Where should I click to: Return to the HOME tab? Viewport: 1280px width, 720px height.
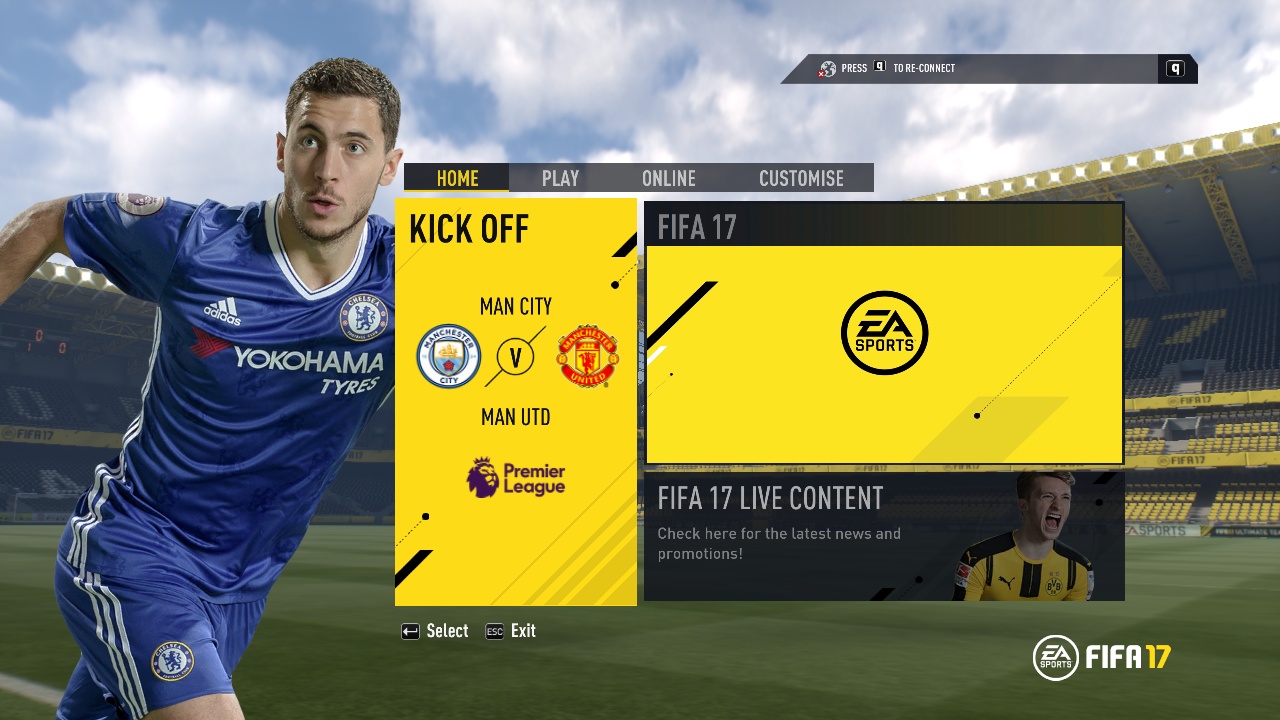457,178
